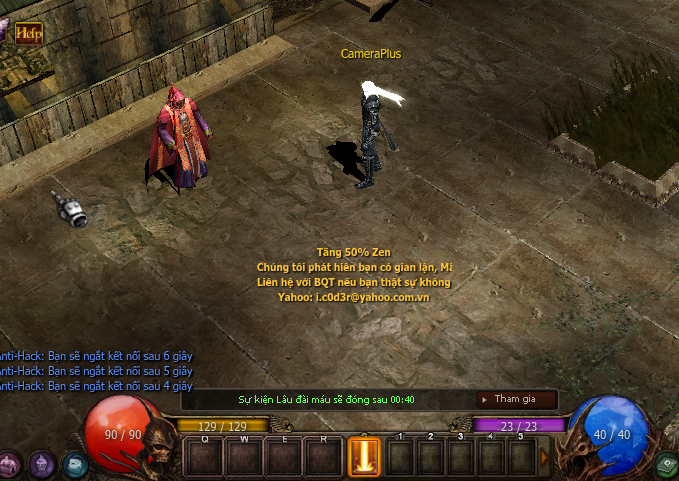The width and height of the screenshot is (679, 481).
Task: Select the Q hotkey slot
Action: (204, 458)
